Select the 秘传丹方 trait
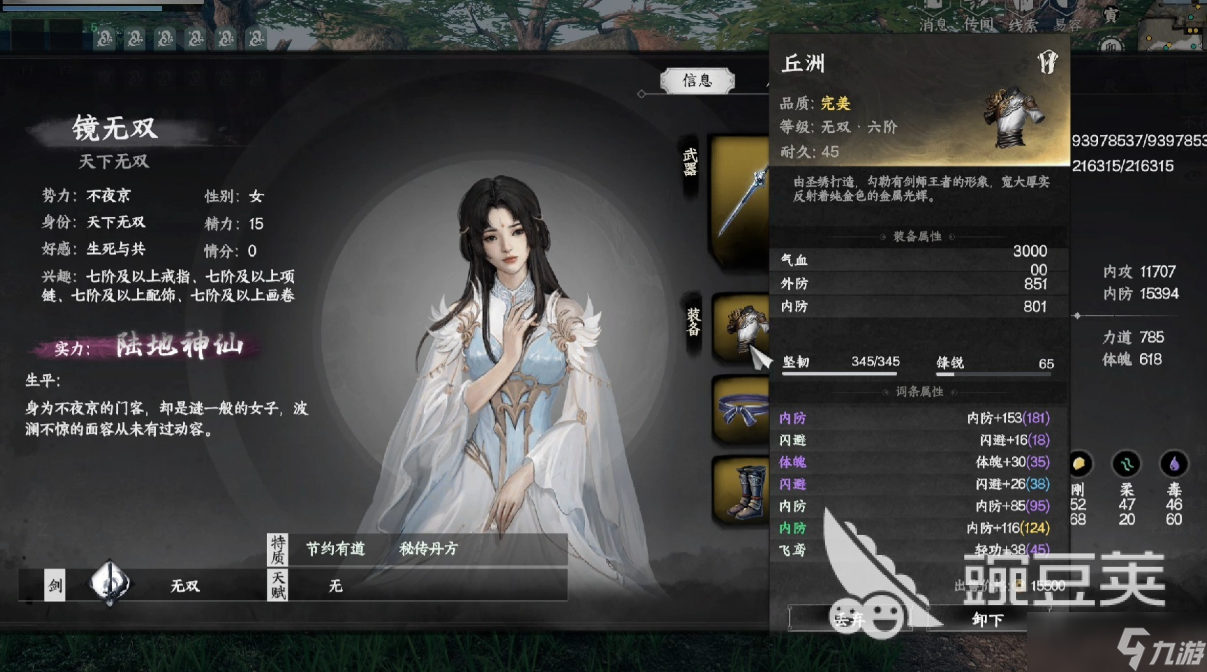This screenshot has width=1207, height=672. click(x=428, y=548)
